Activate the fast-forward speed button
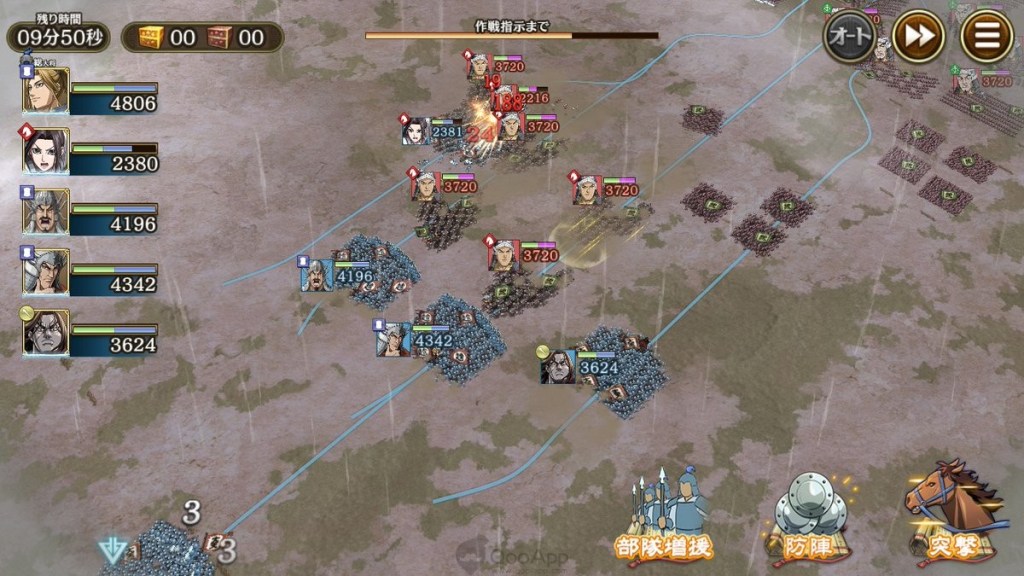This screenshot has height=576, width=1024. tap(918, 37)
